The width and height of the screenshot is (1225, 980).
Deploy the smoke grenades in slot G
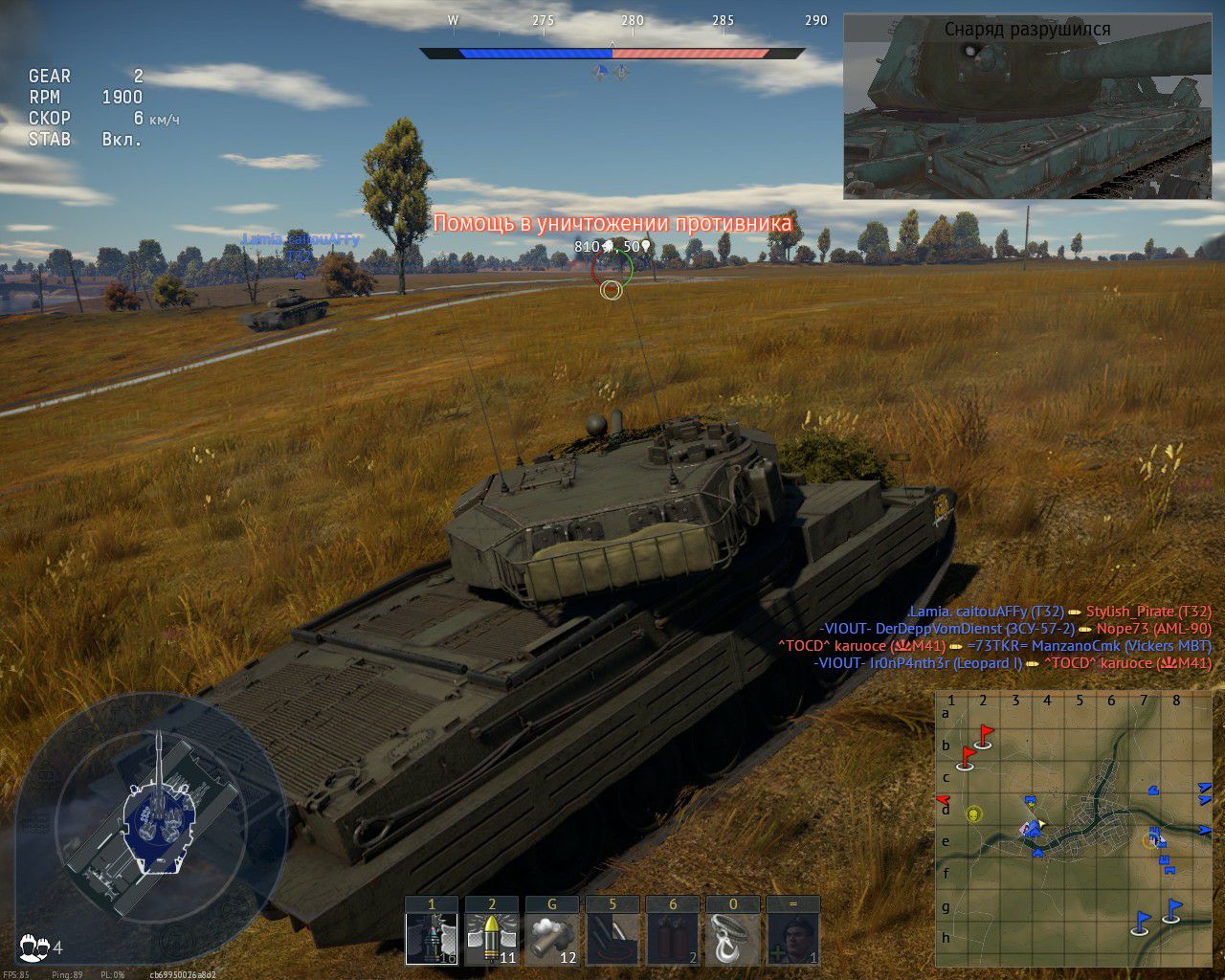click(552, 937)
